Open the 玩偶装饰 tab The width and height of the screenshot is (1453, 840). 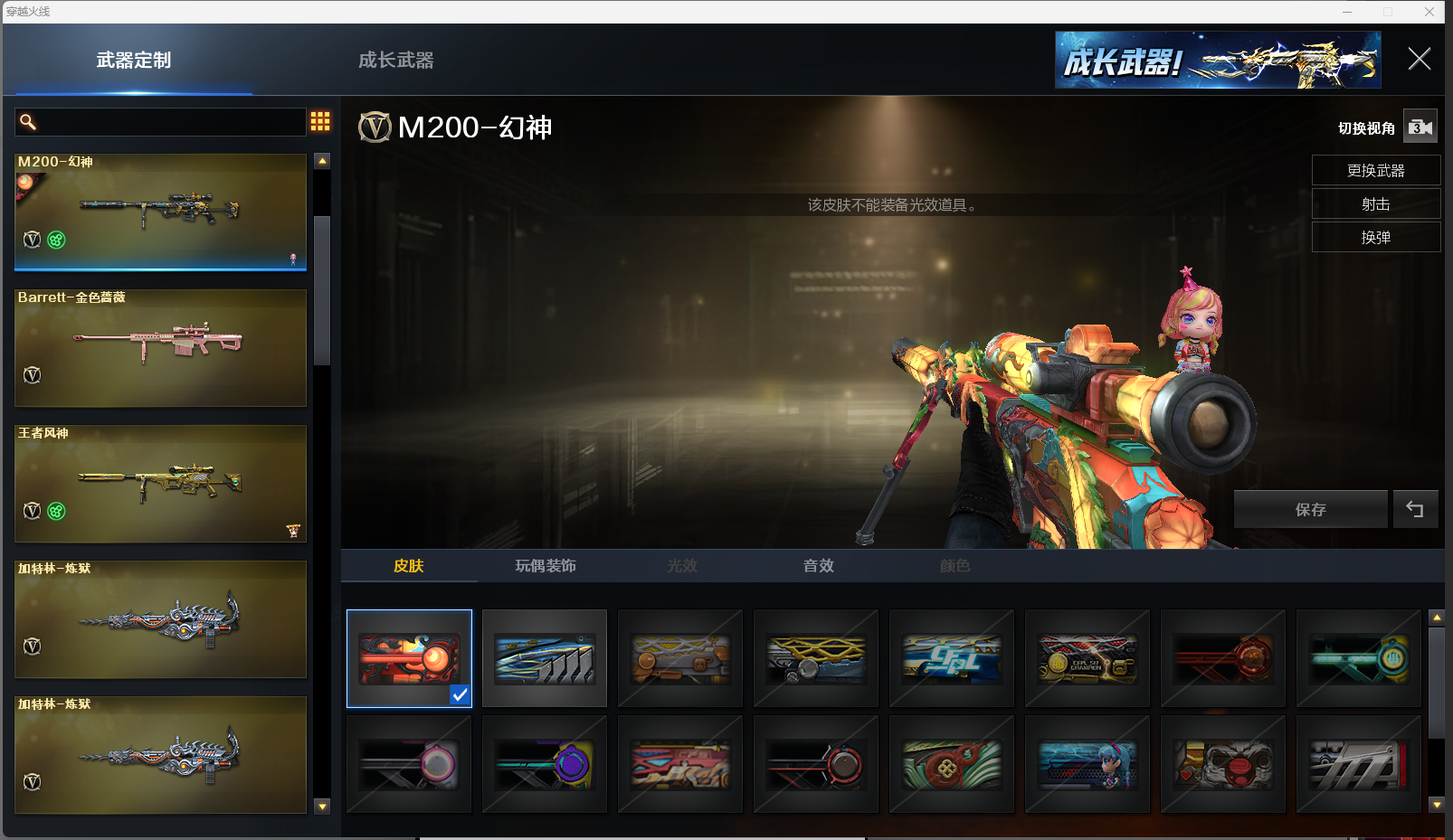coord(546,566)
